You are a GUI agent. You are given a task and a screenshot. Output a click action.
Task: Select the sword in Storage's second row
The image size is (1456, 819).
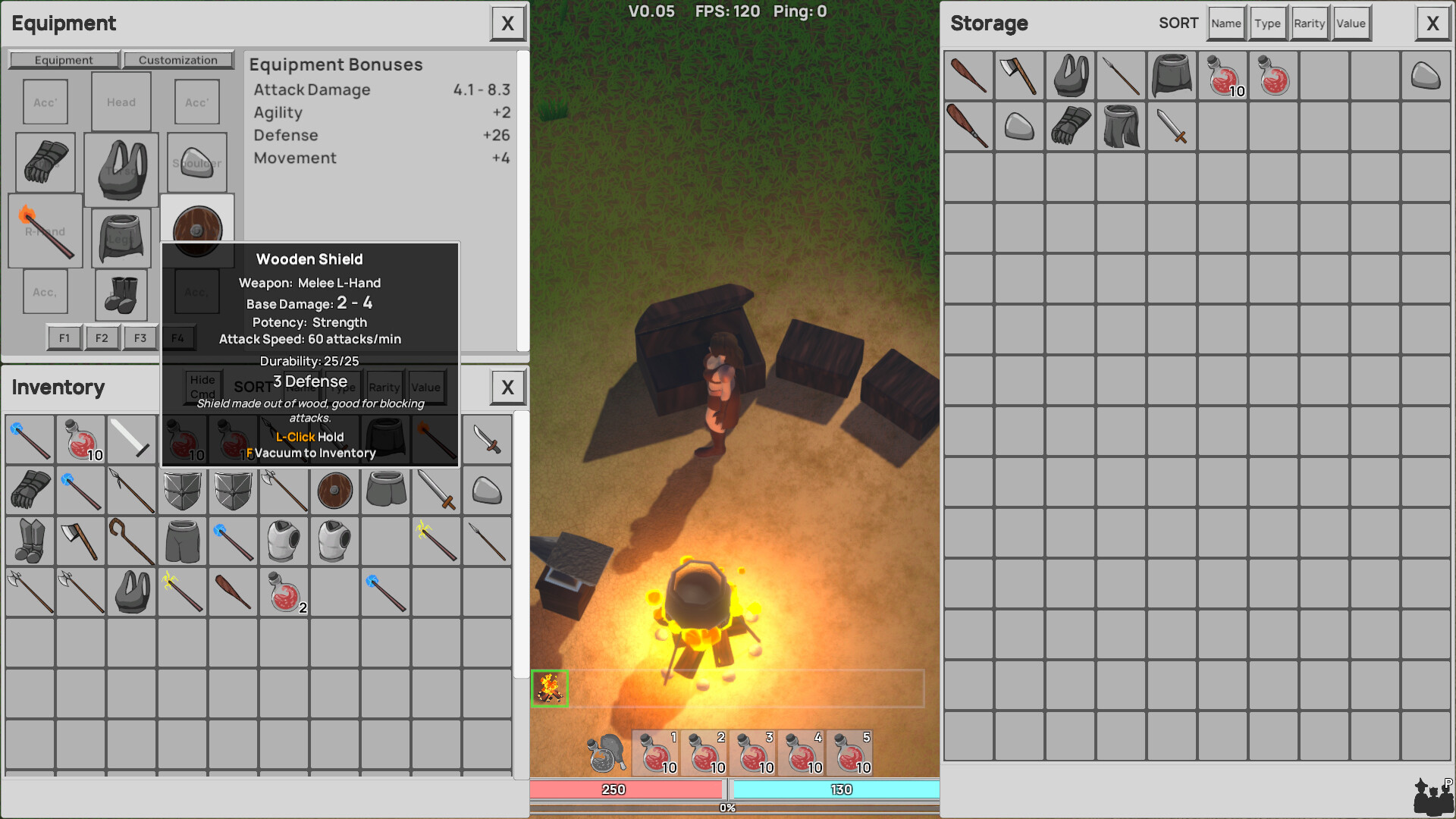(x=1172, y=126)
